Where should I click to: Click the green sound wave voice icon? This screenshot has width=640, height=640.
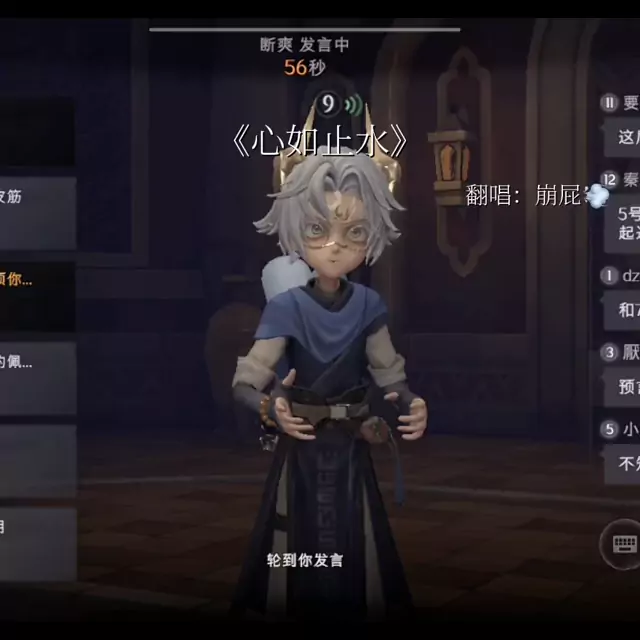(x=351, y=104)
